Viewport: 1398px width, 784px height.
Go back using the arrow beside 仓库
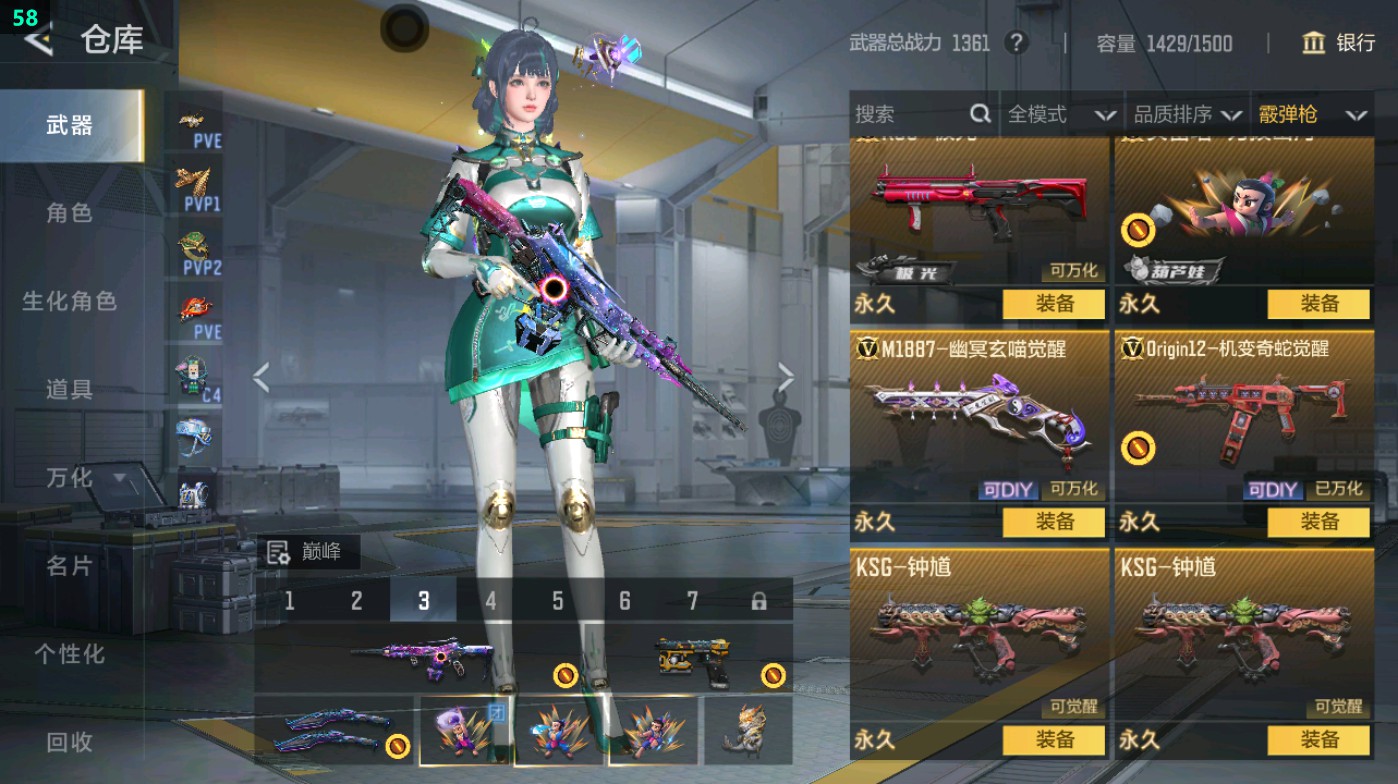(38, 40)
